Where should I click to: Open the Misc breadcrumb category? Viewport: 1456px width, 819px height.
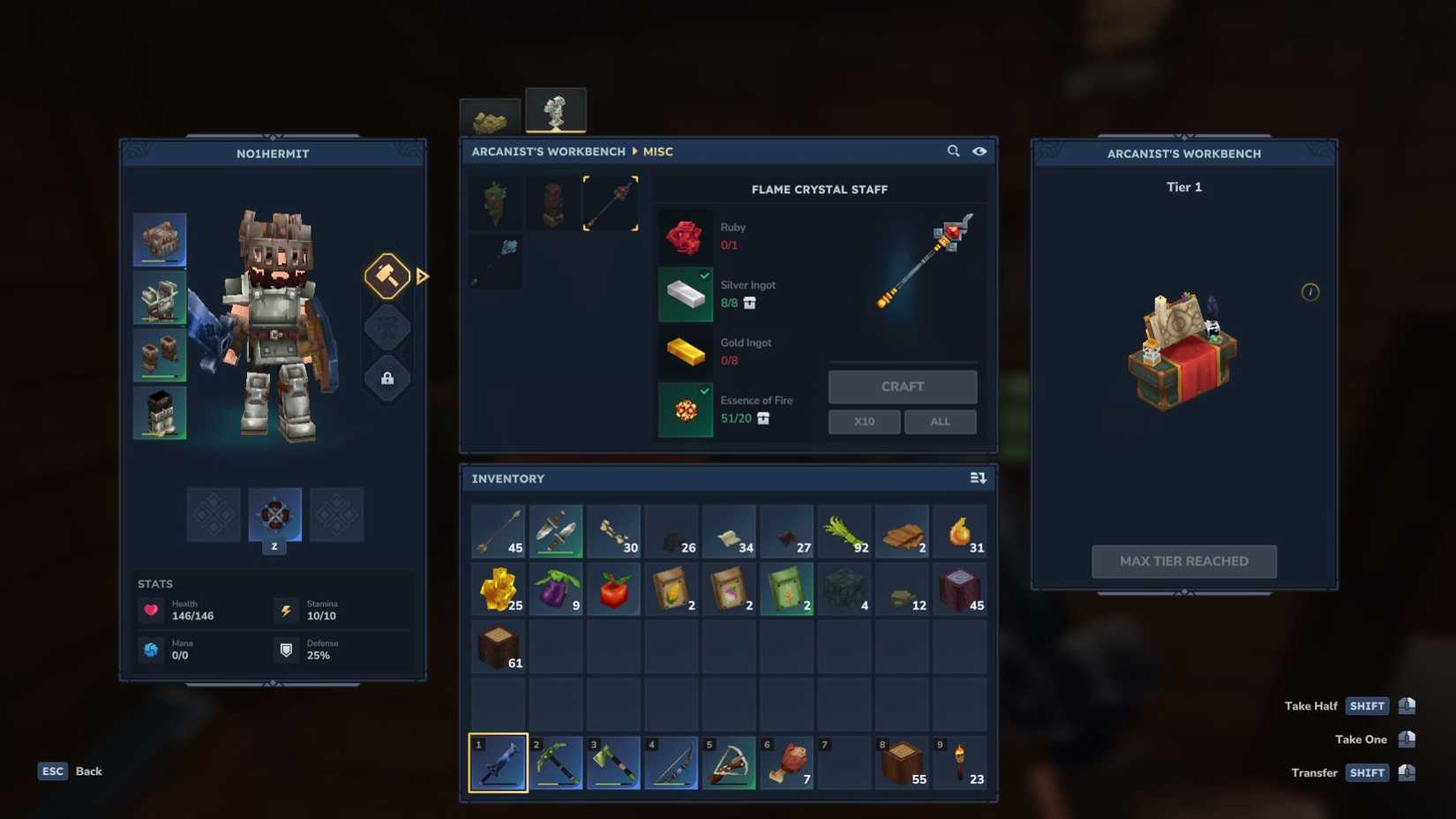(658, 151)
